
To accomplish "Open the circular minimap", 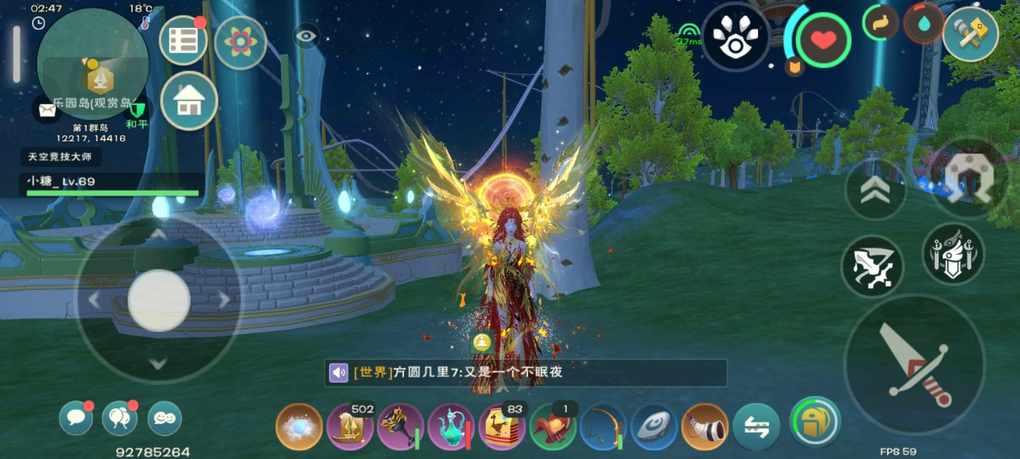I will coord(92,64).
